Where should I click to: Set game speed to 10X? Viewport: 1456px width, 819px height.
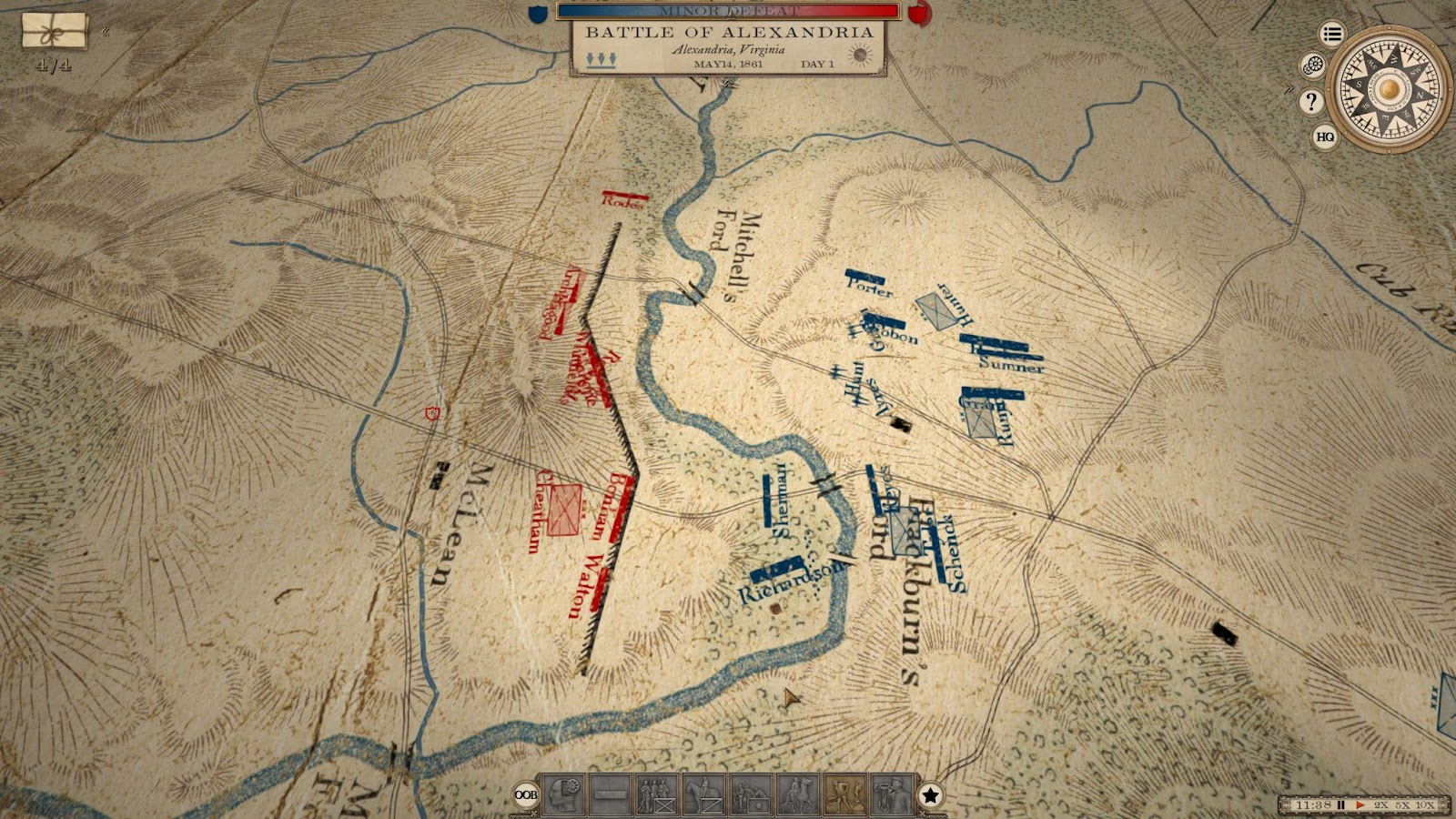pyautogui.click(x=1426, y=805)
